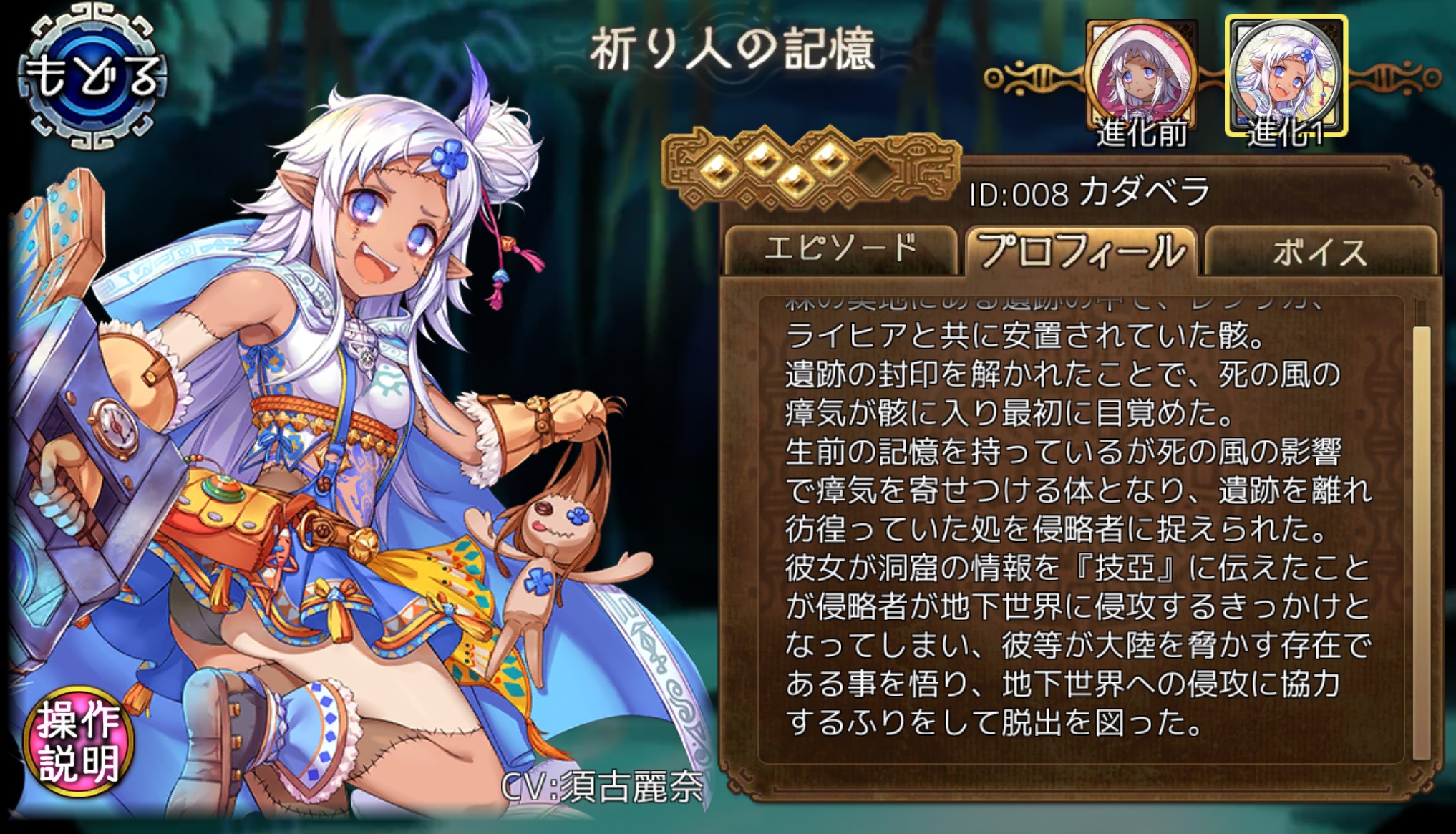1456x834 pixels.
Task: Select the プロフィール tab
Action: (1080, 251)
